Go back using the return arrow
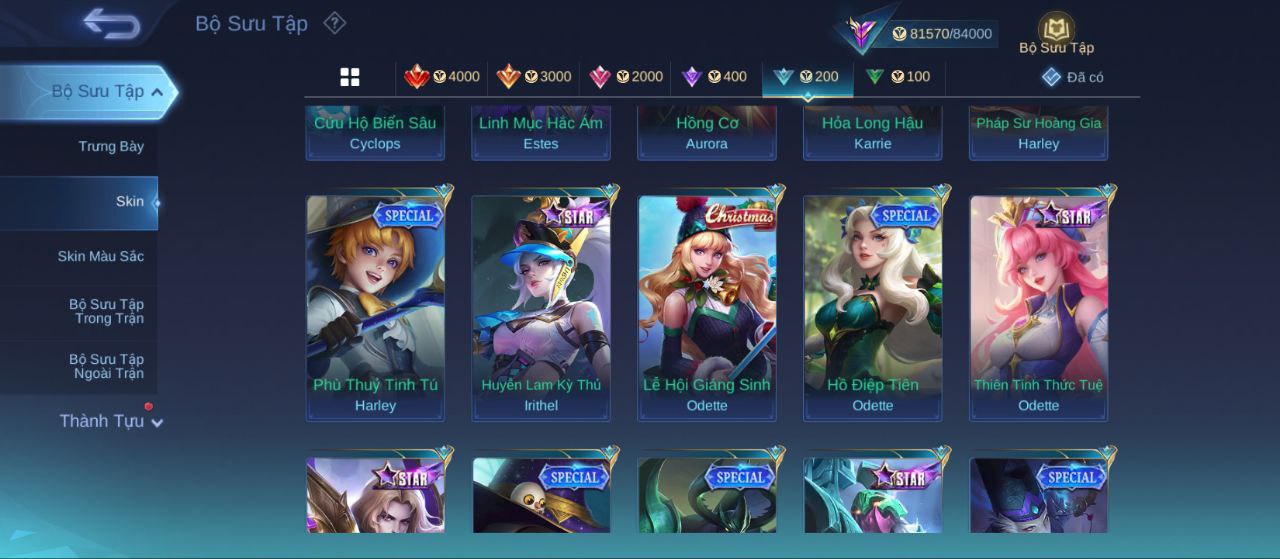Screen dimensions: 1280x559 point(111,23)
